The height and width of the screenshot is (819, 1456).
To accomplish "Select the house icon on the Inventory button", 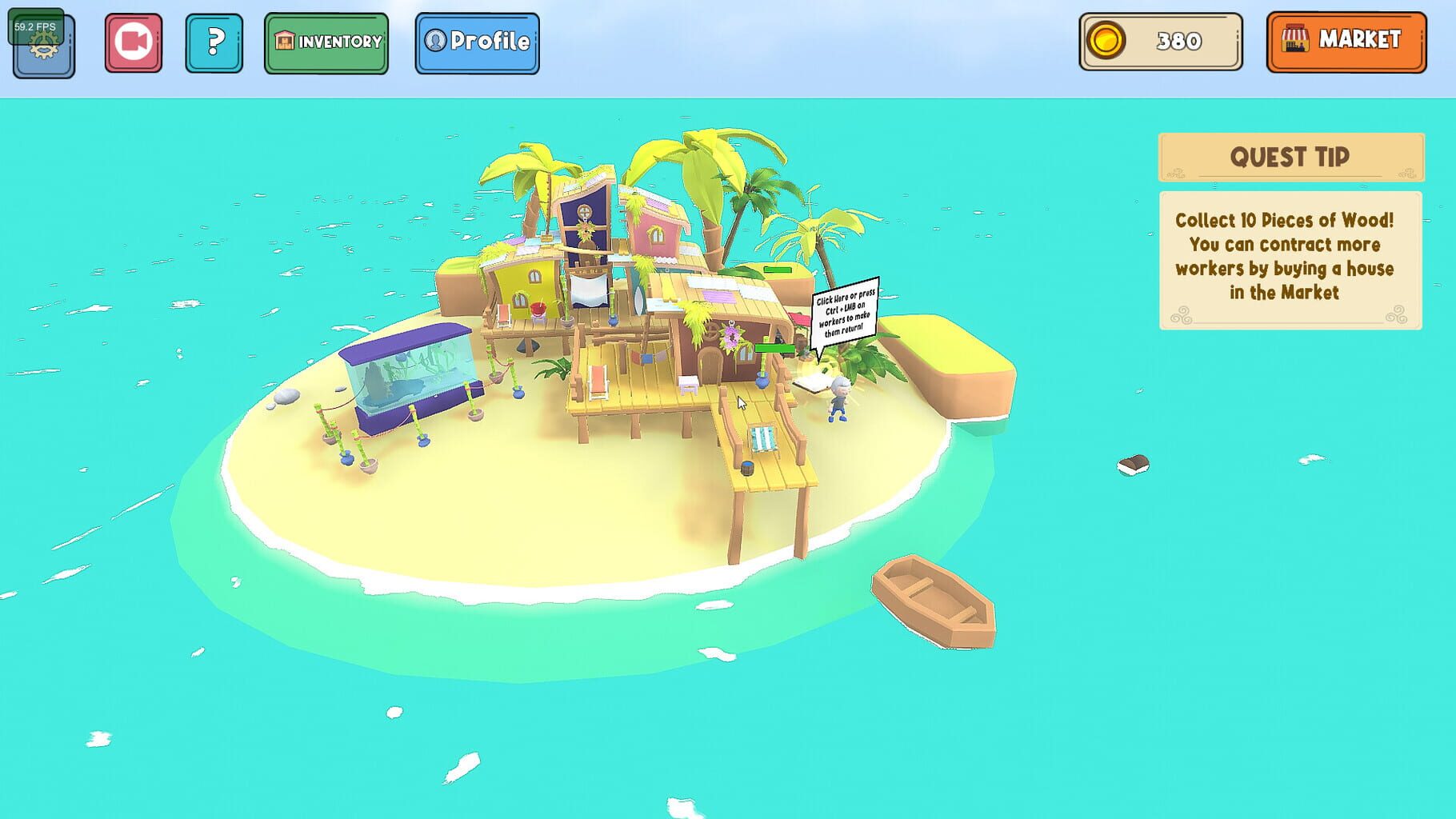I will (284, 42).
